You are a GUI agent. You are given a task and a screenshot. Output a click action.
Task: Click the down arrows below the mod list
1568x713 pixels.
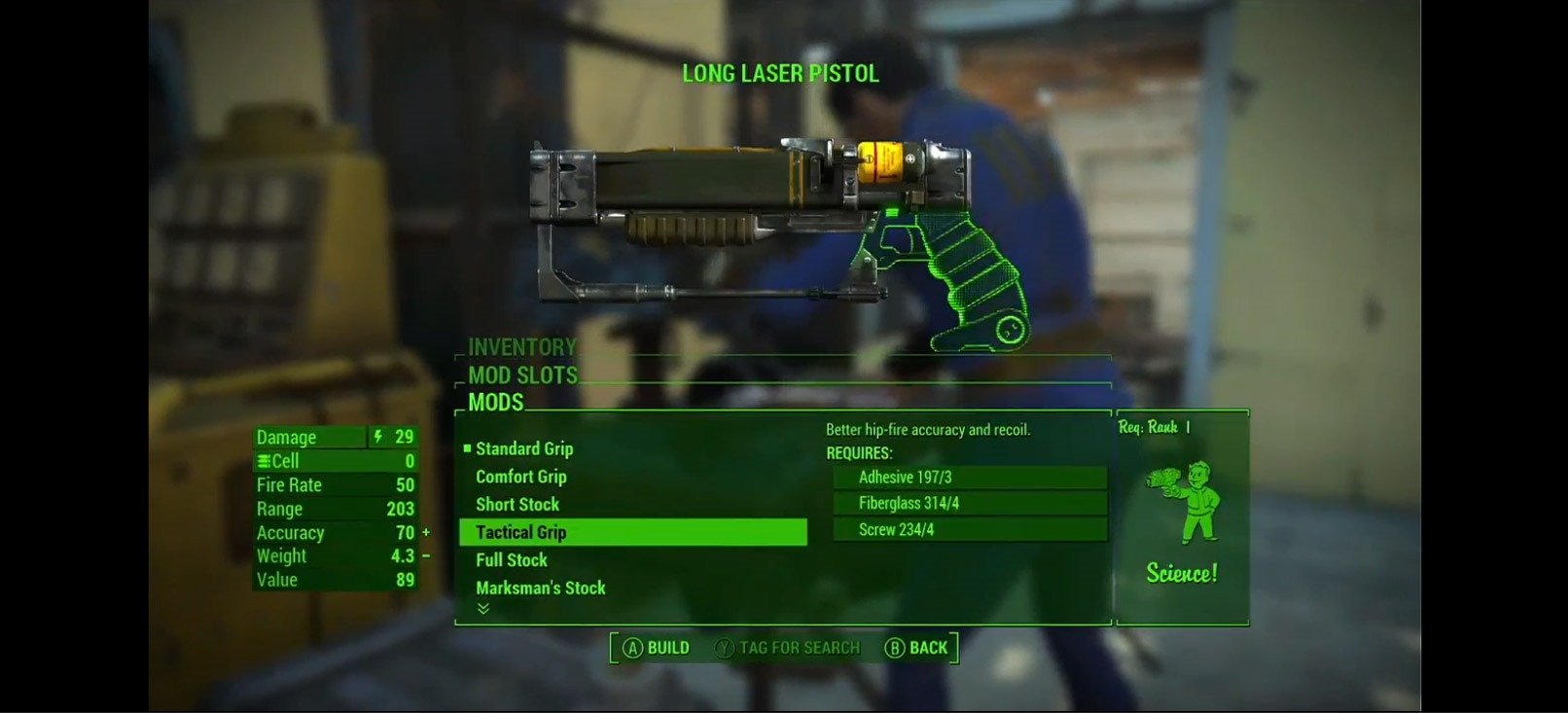coord(483,609)
